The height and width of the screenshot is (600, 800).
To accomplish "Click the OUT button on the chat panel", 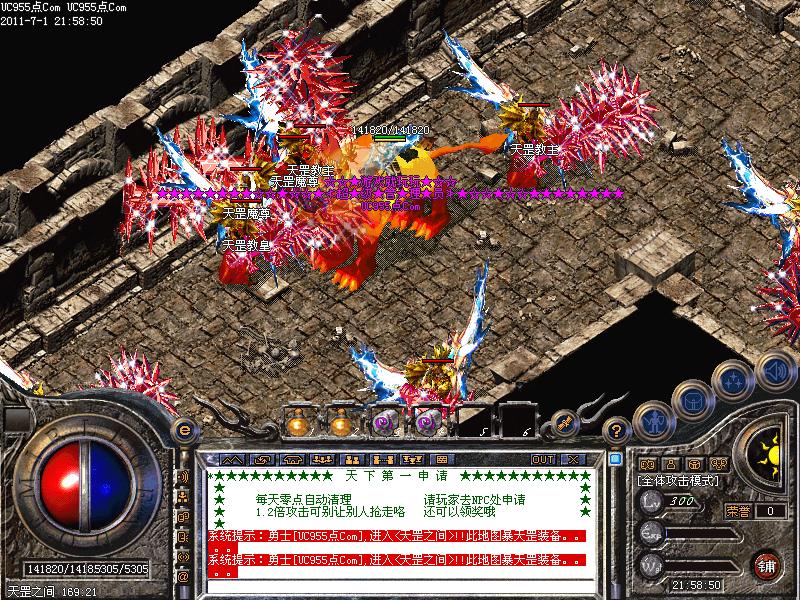I will pos(543,459).
